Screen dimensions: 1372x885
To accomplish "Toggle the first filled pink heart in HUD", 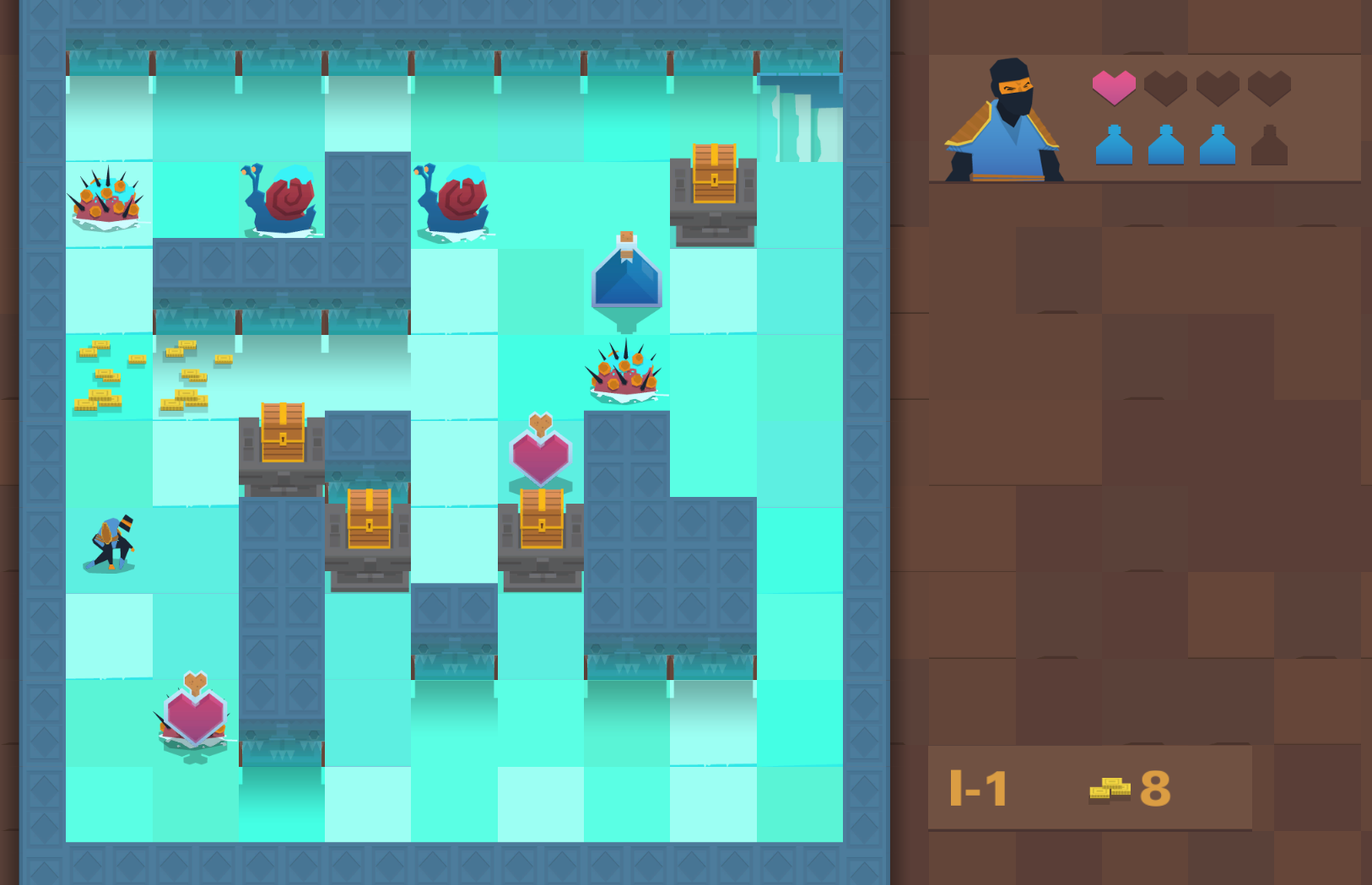I will tap(1114, 87).
